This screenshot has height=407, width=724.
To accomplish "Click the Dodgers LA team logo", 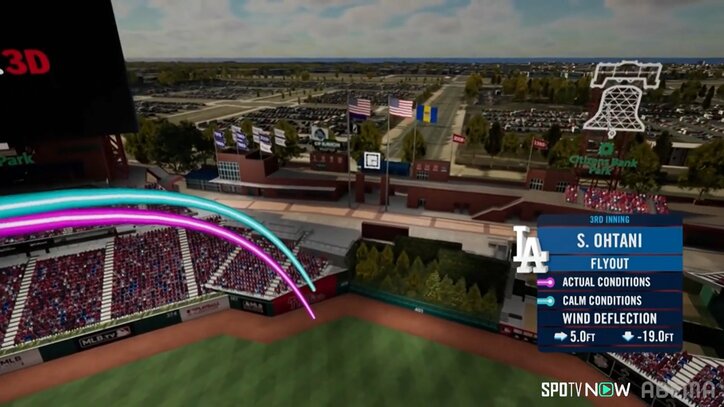I will click(x=530, y=250).
